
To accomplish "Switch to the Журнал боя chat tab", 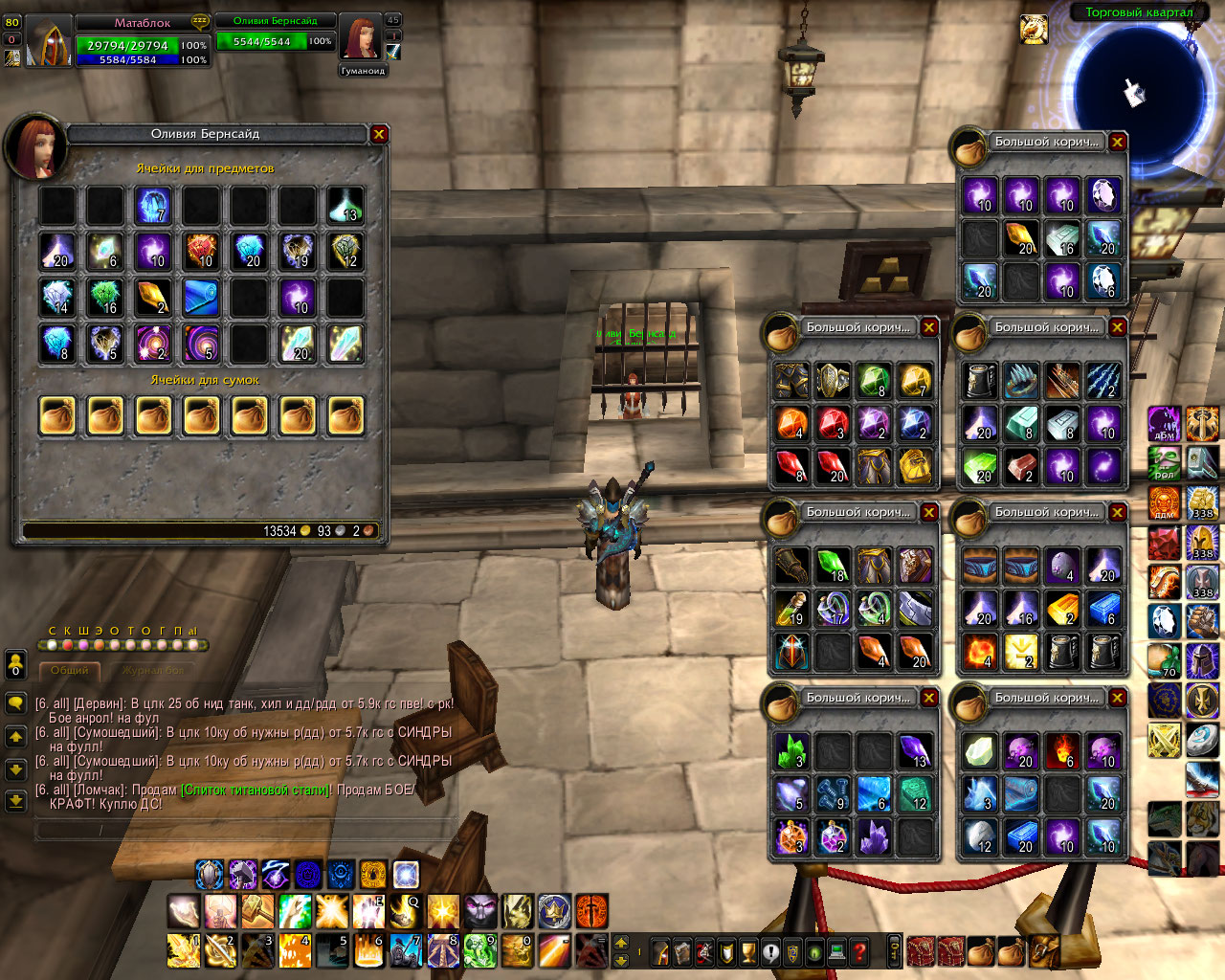I will coord(153,671).
